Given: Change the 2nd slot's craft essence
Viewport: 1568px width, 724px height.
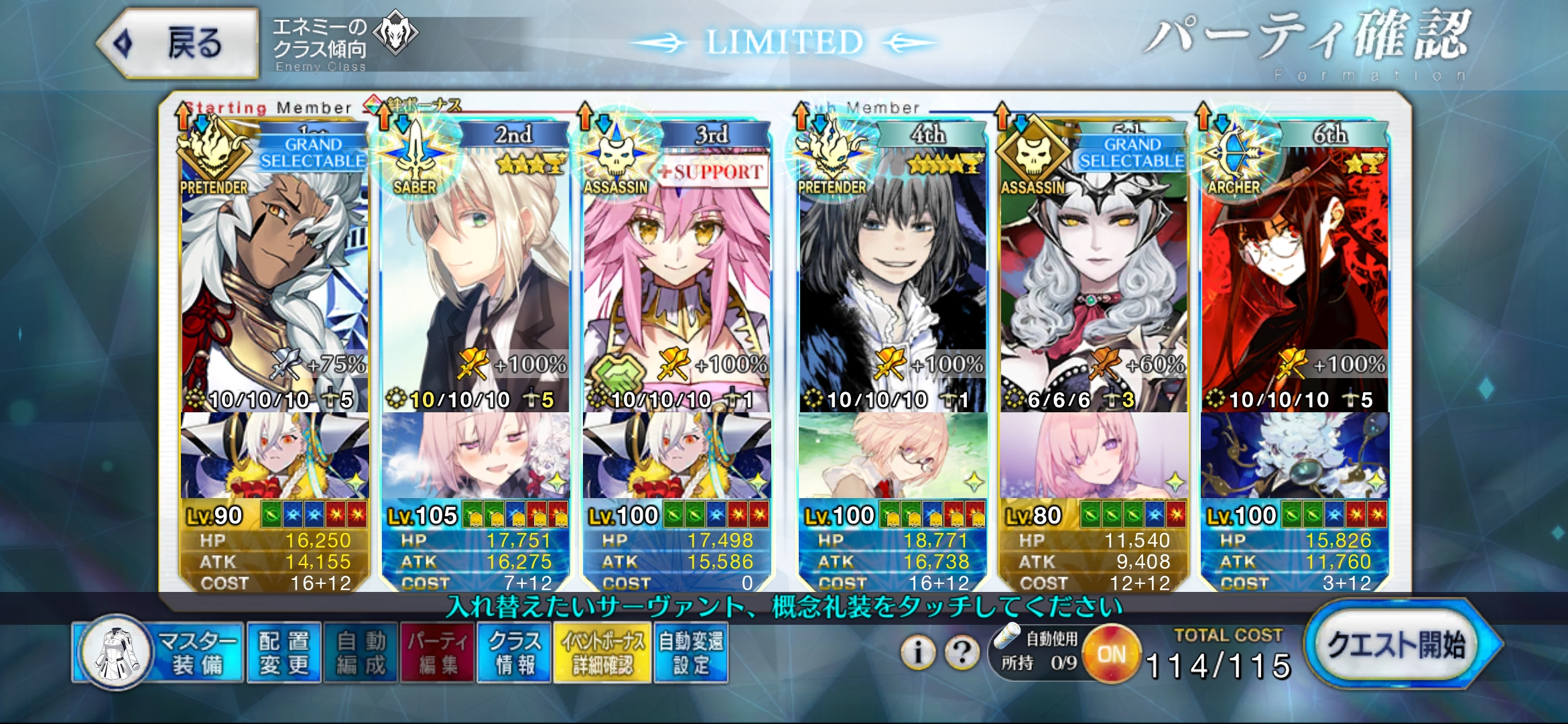Looking at the screenshot, I should pos(475,455).
